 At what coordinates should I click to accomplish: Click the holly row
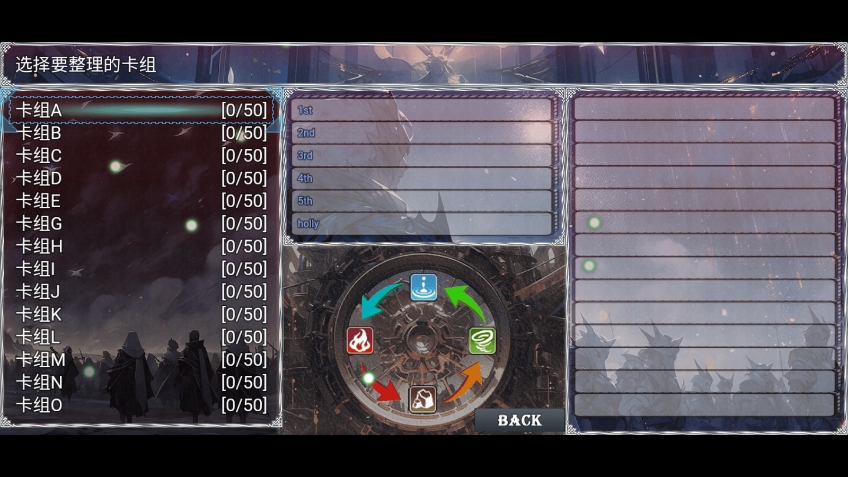tap(421, 224)
